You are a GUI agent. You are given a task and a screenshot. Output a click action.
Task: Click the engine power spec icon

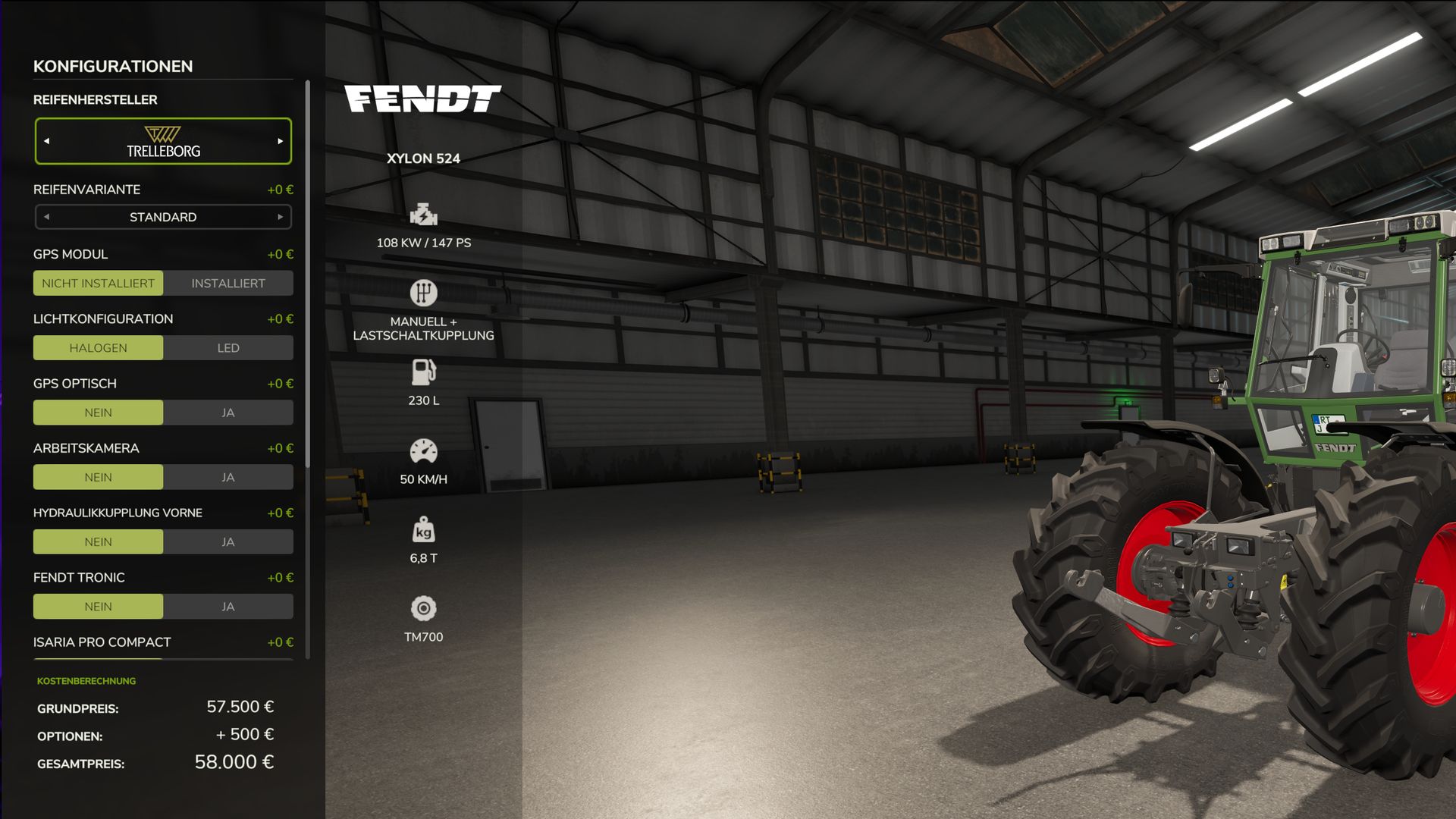[425, 215]
